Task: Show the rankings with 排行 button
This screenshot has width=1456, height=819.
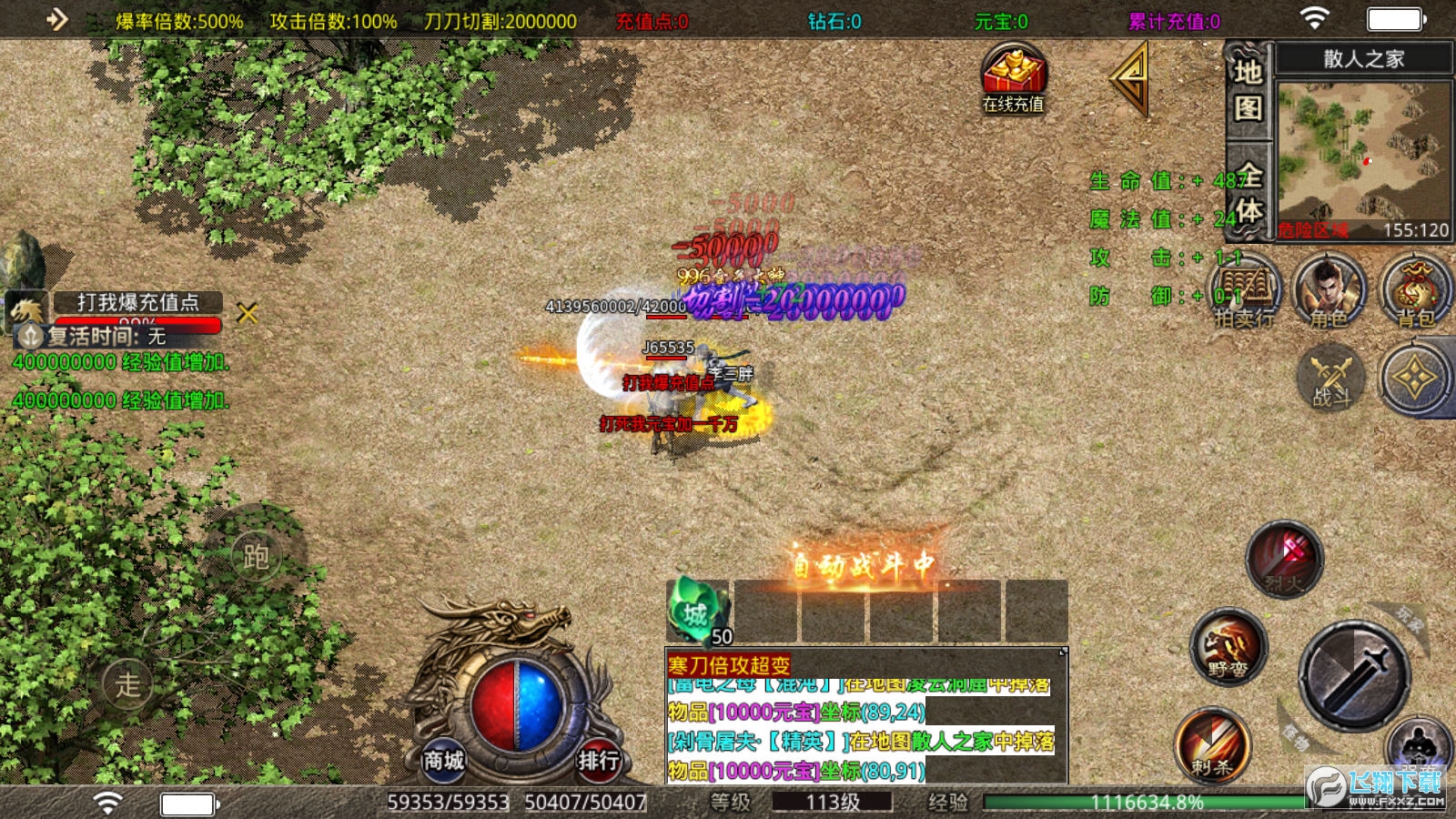Action: (x=599, y=759)
